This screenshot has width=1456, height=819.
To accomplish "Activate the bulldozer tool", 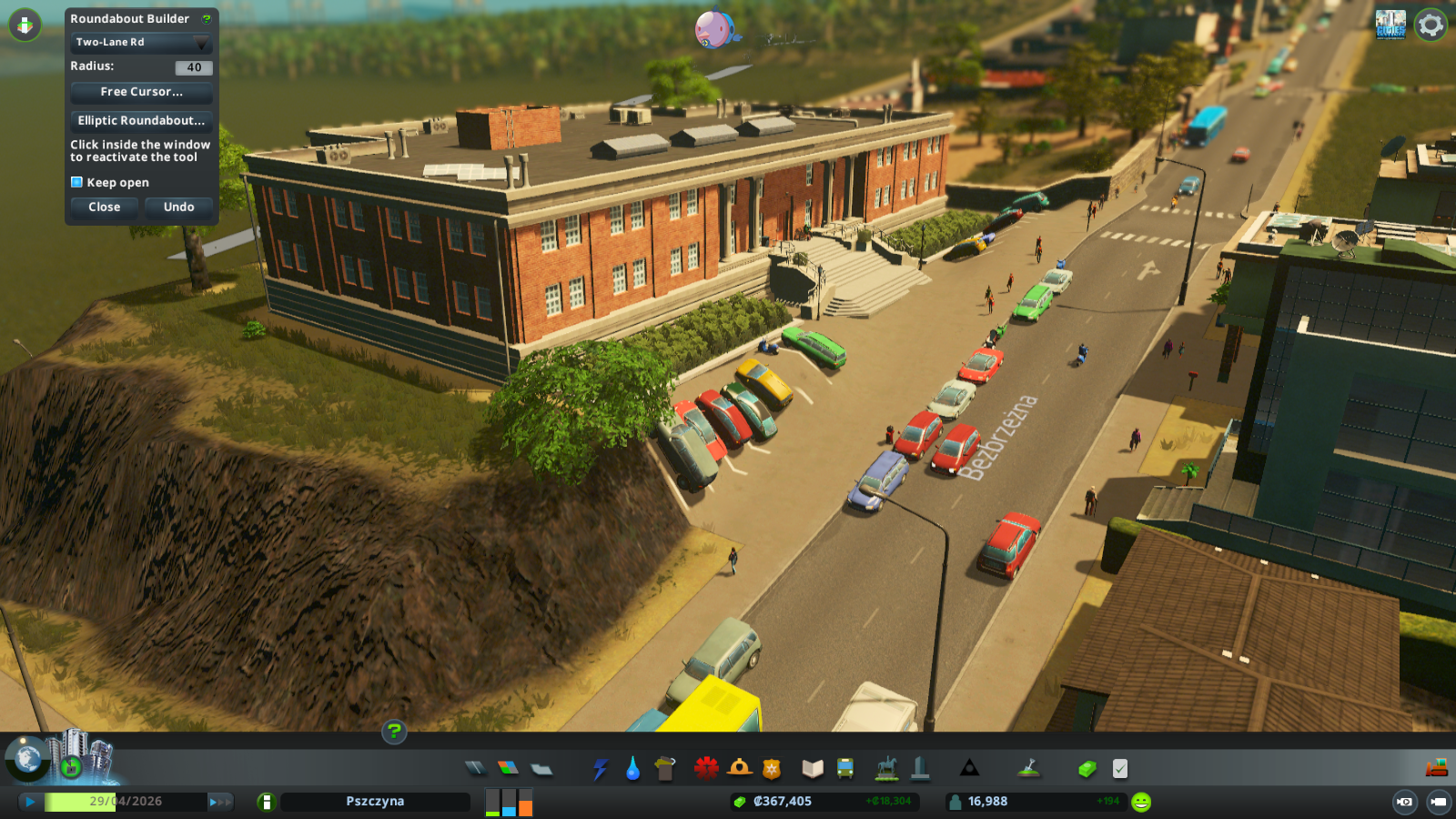I will click(1436, 768).
